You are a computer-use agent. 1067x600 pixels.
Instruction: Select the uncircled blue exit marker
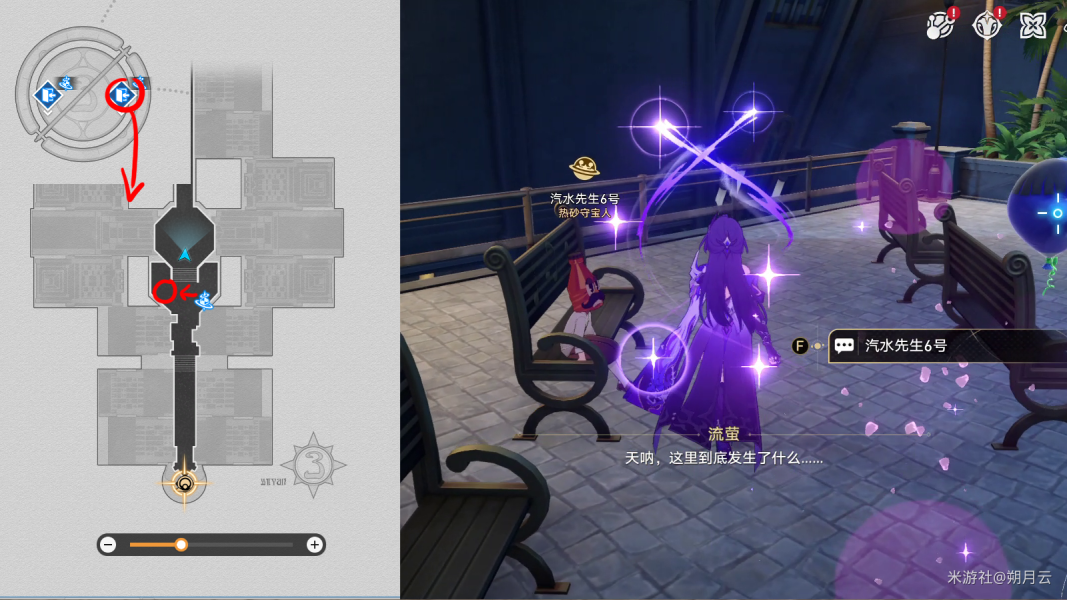click(46, 95)
